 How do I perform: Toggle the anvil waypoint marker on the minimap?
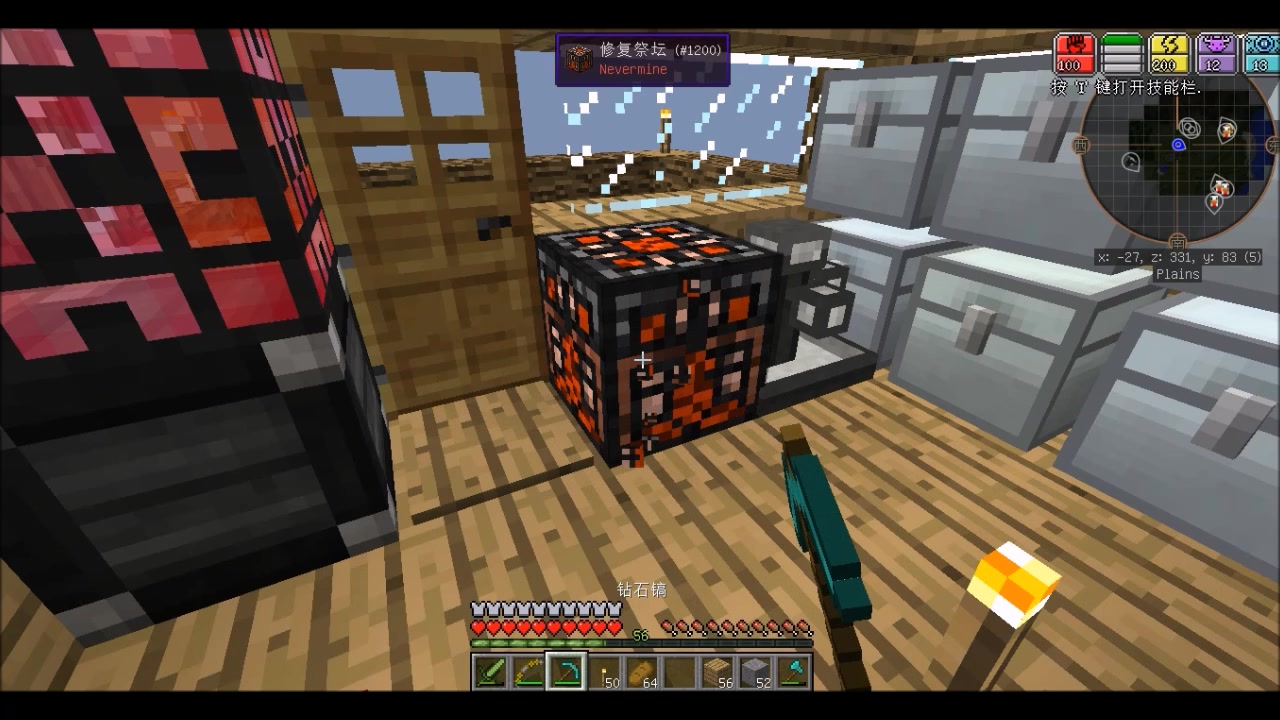coord(1131,162)
